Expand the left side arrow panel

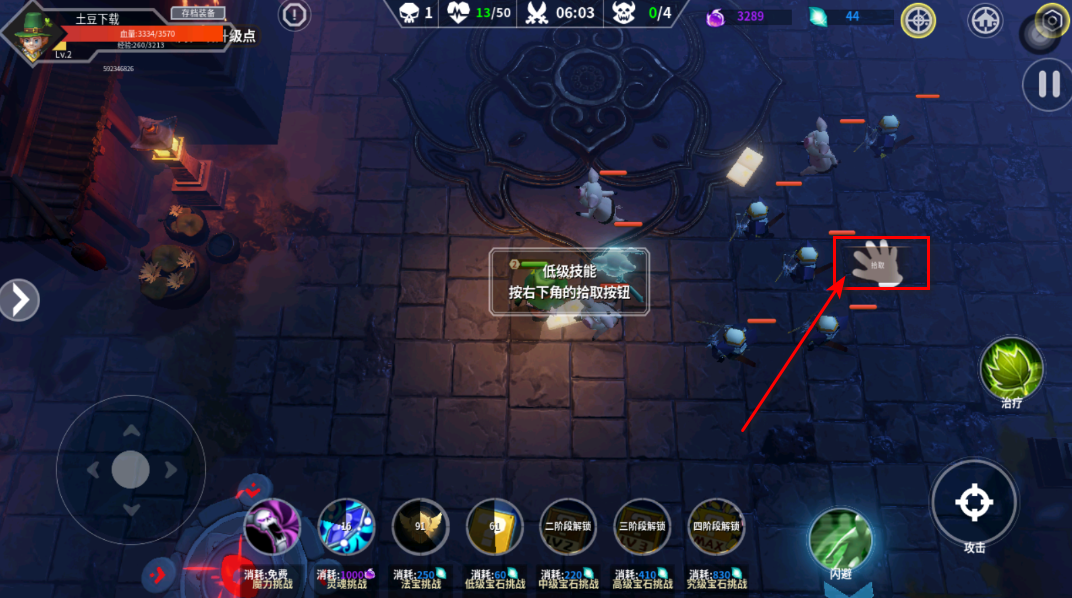tap(19, 299)
